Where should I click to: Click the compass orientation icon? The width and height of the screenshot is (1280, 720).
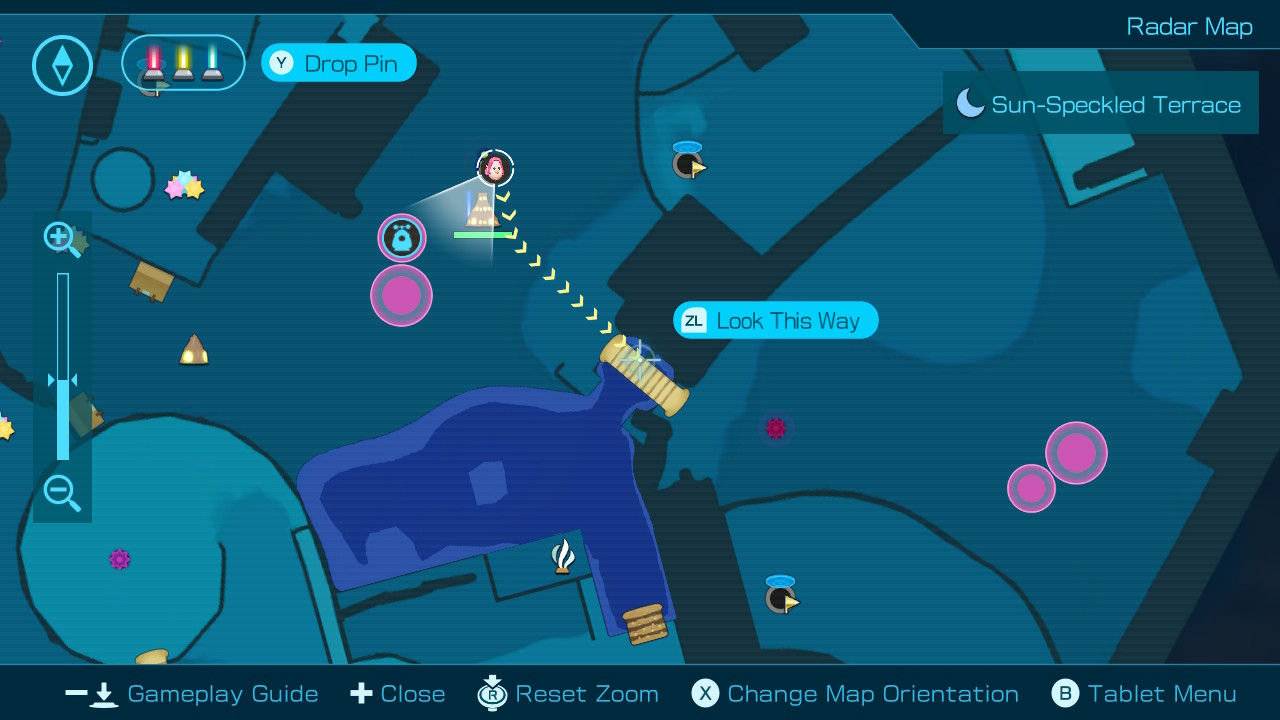(62, 64)
